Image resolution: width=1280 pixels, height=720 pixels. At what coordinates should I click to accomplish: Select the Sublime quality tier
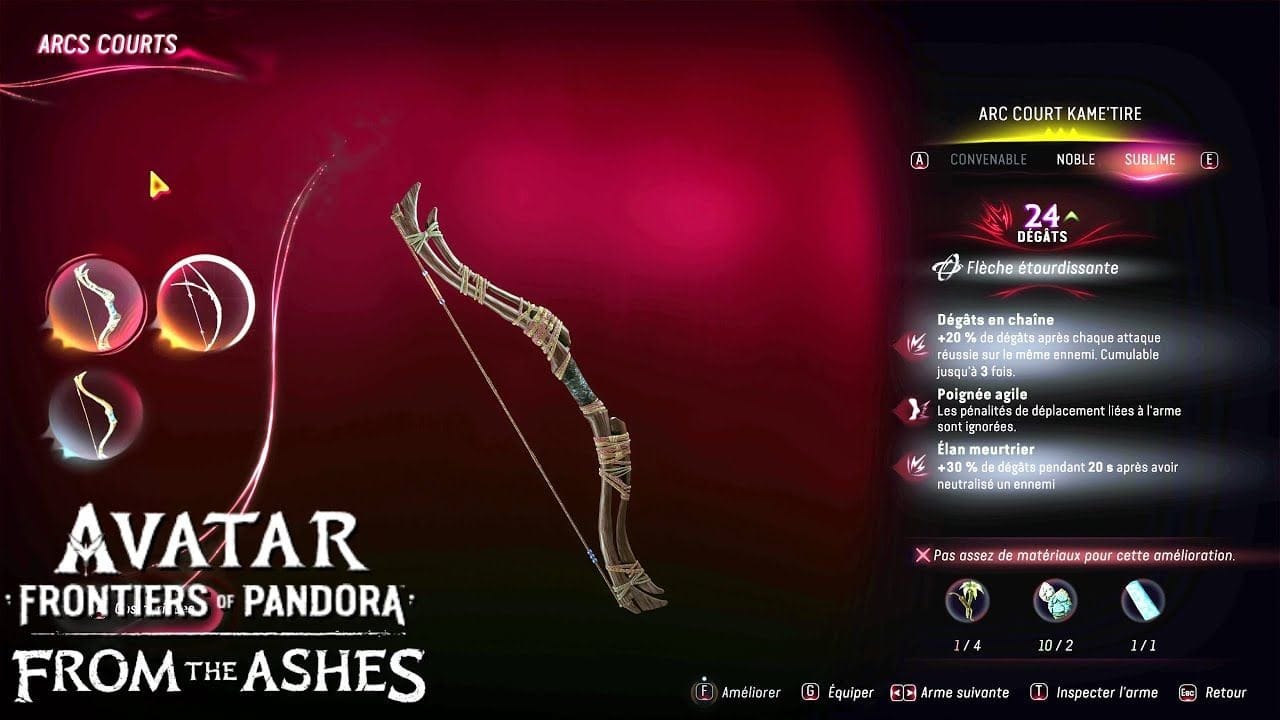click(1150, 159)
